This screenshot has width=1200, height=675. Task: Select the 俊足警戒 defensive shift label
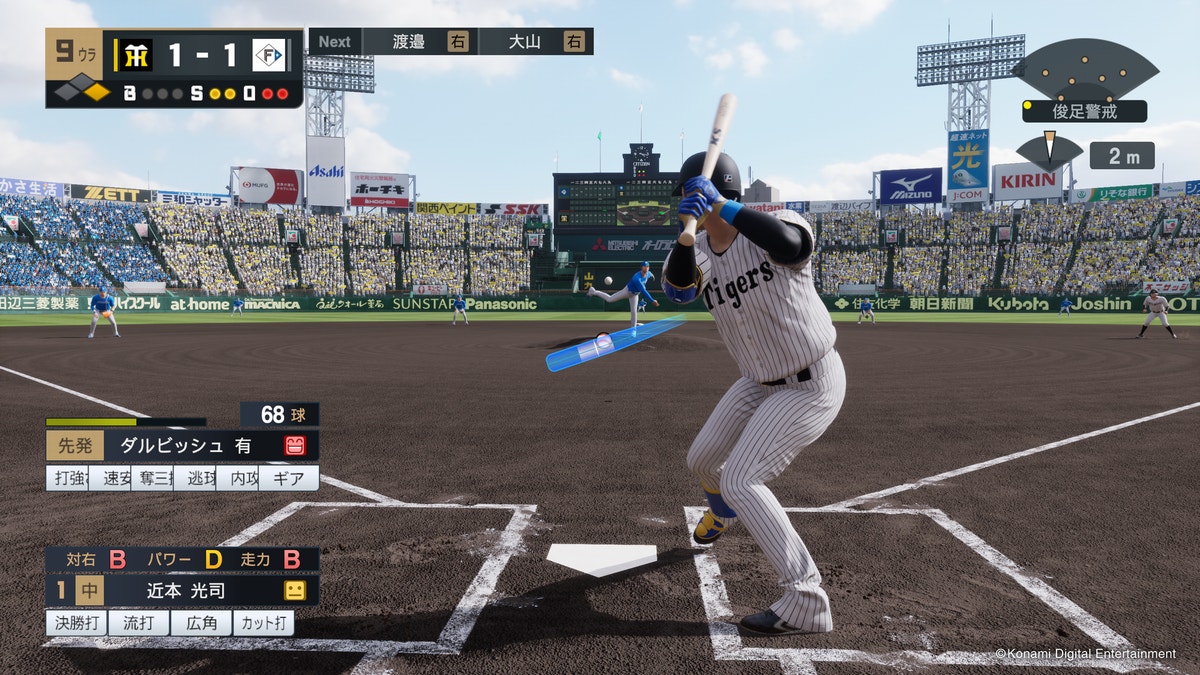(1084, 111)
